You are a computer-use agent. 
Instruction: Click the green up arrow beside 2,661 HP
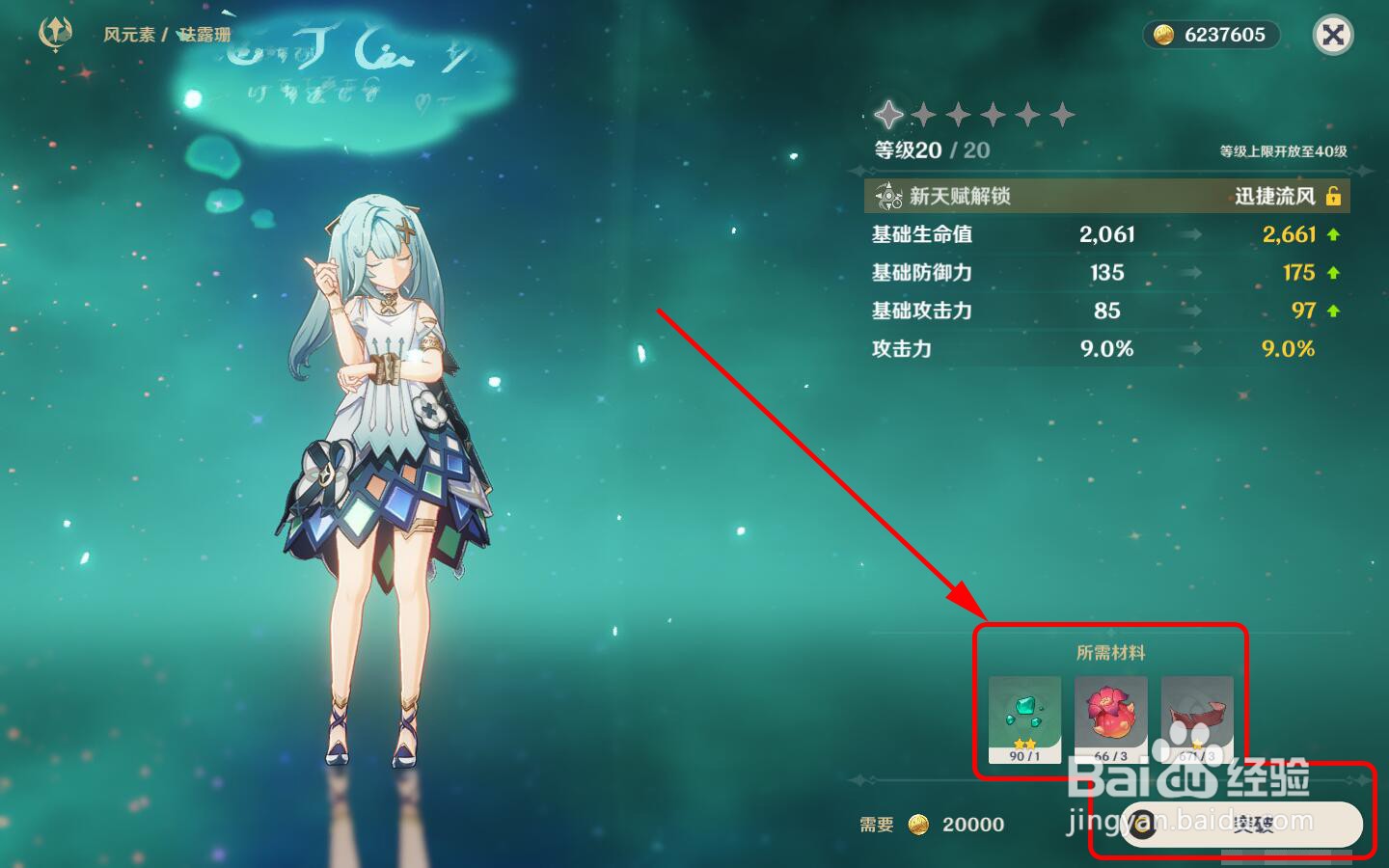tap(1331, 234)
